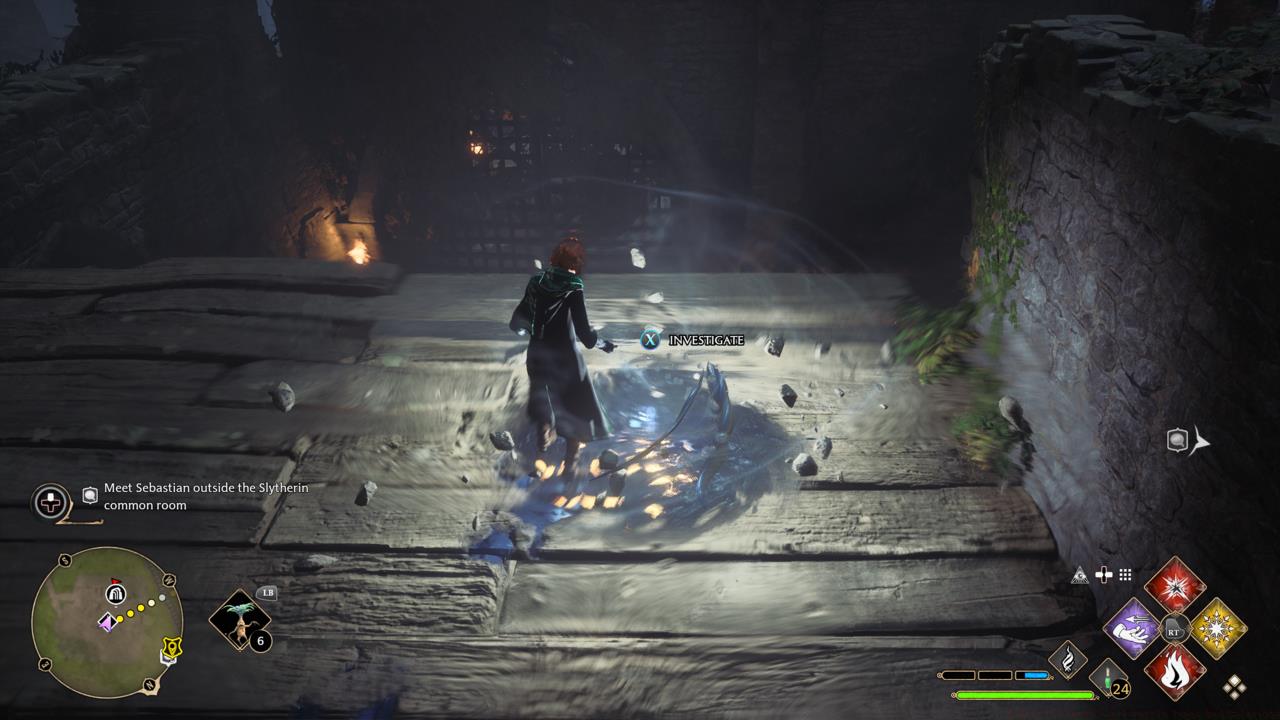Click the cross emblem beside the quest tracker
Image resolution: width=1280 pixels, height=720 pixels.
49,503
